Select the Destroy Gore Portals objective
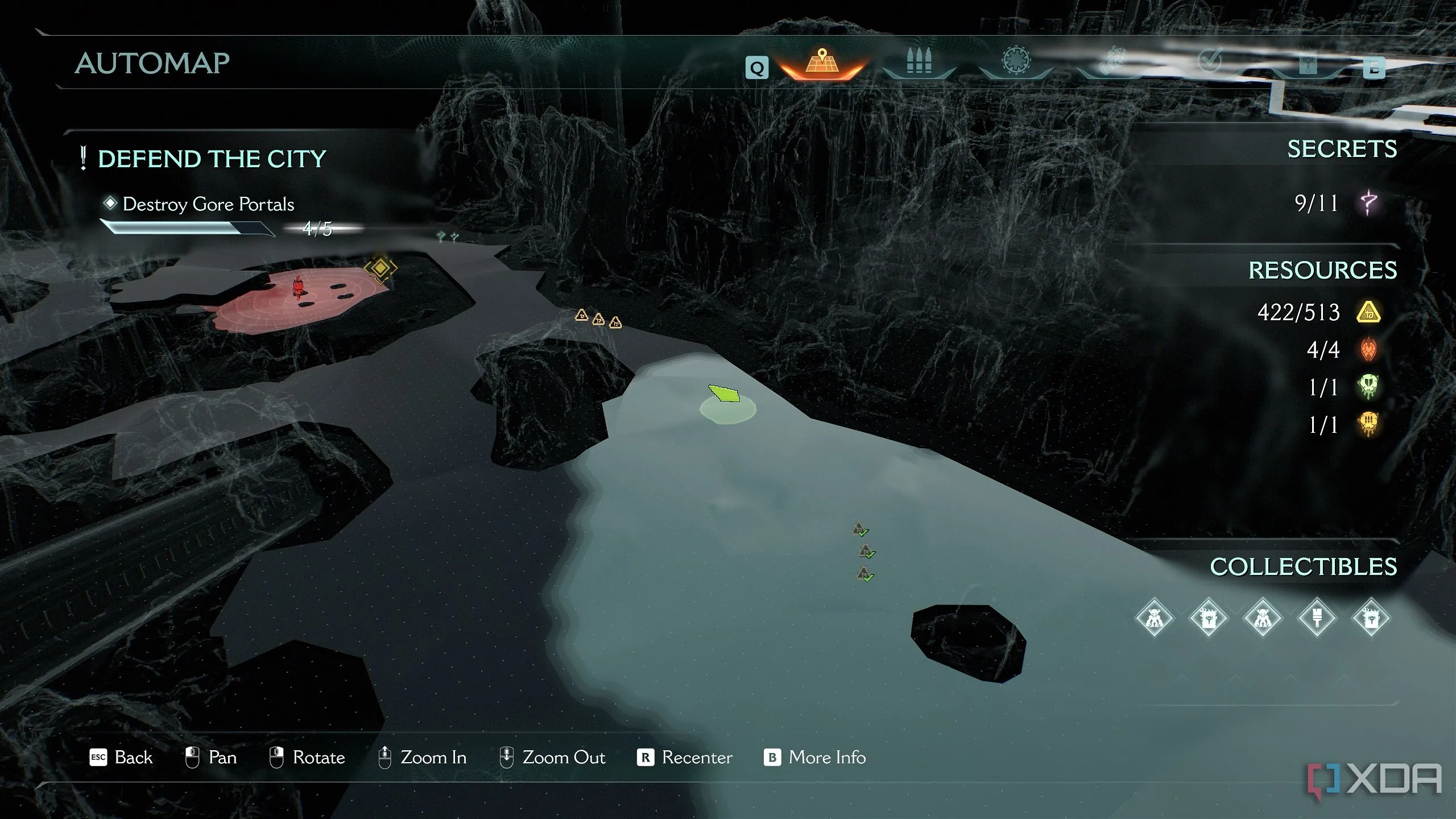Screen dimensions: 1456x819 (x=208, y=204)
